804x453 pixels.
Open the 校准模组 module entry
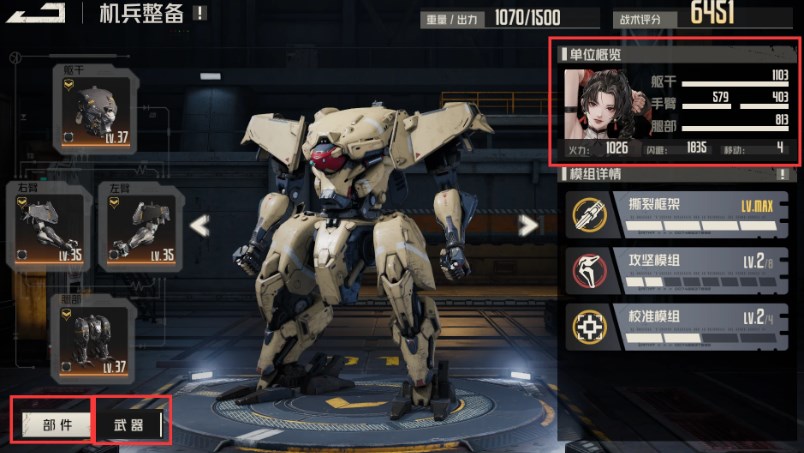point(676,326)
